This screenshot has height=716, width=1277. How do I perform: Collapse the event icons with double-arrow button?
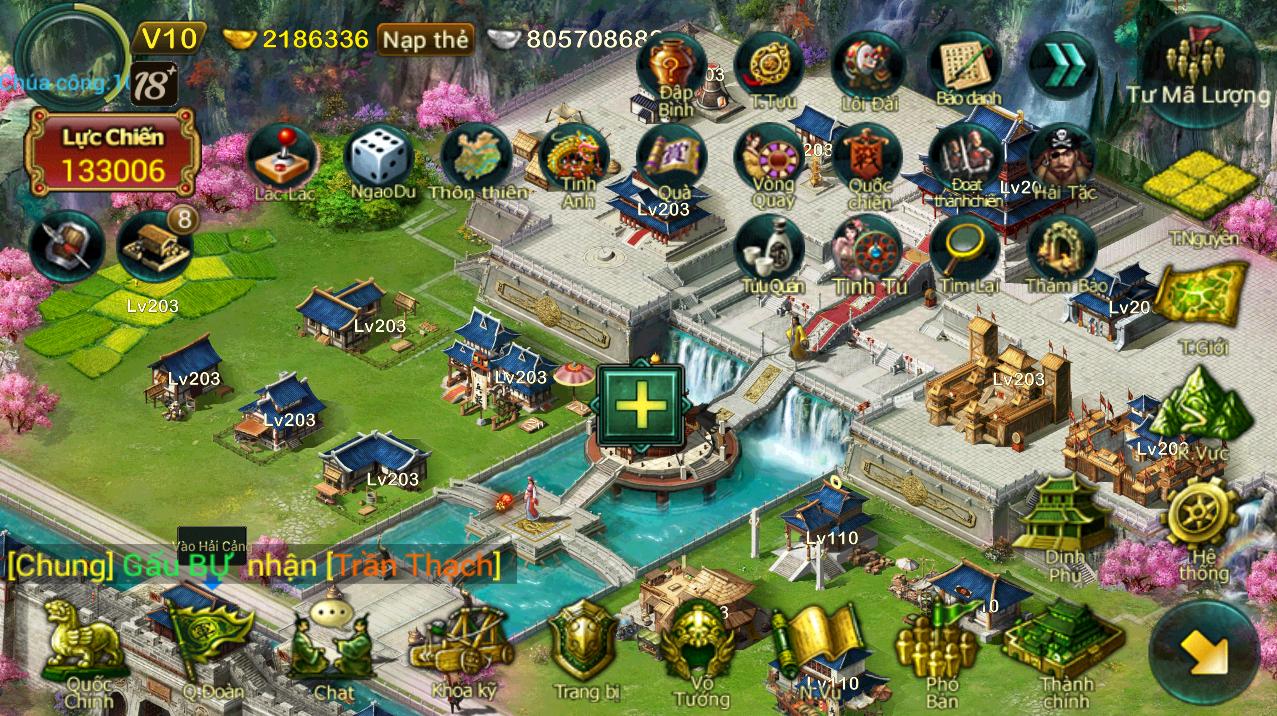[1062, 65]
